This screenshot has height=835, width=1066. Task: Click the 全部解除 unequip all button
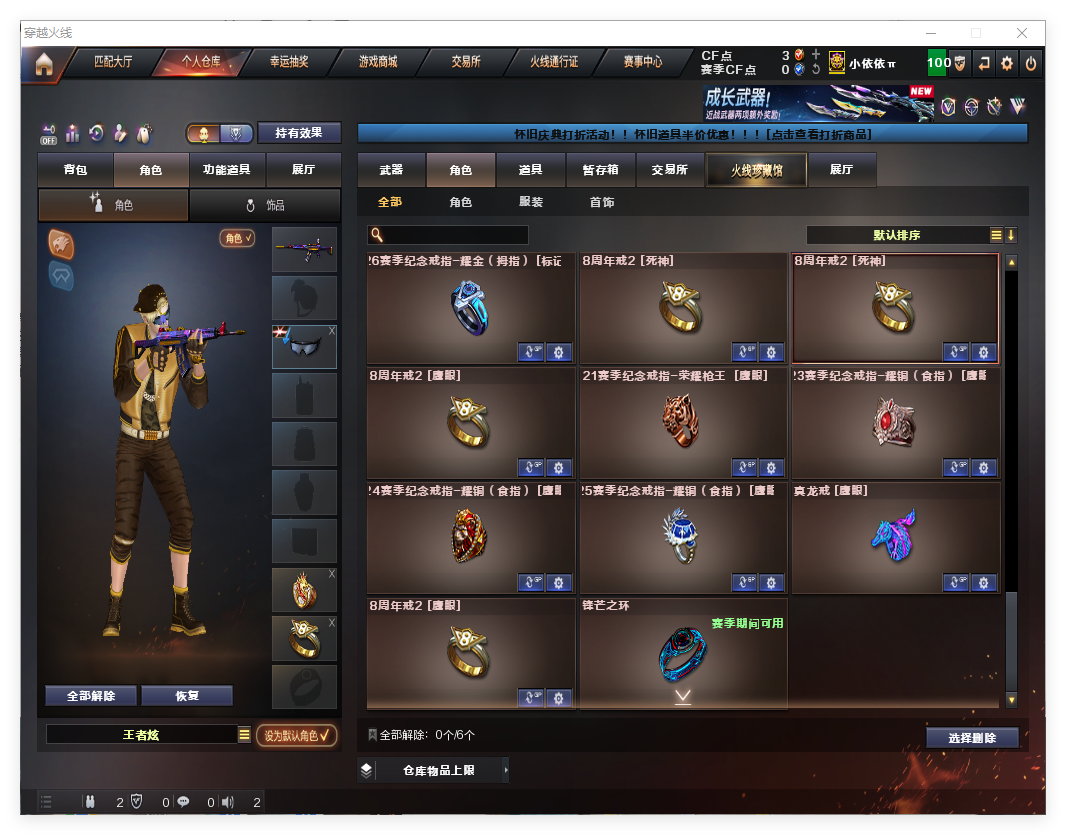click(91, 696)
